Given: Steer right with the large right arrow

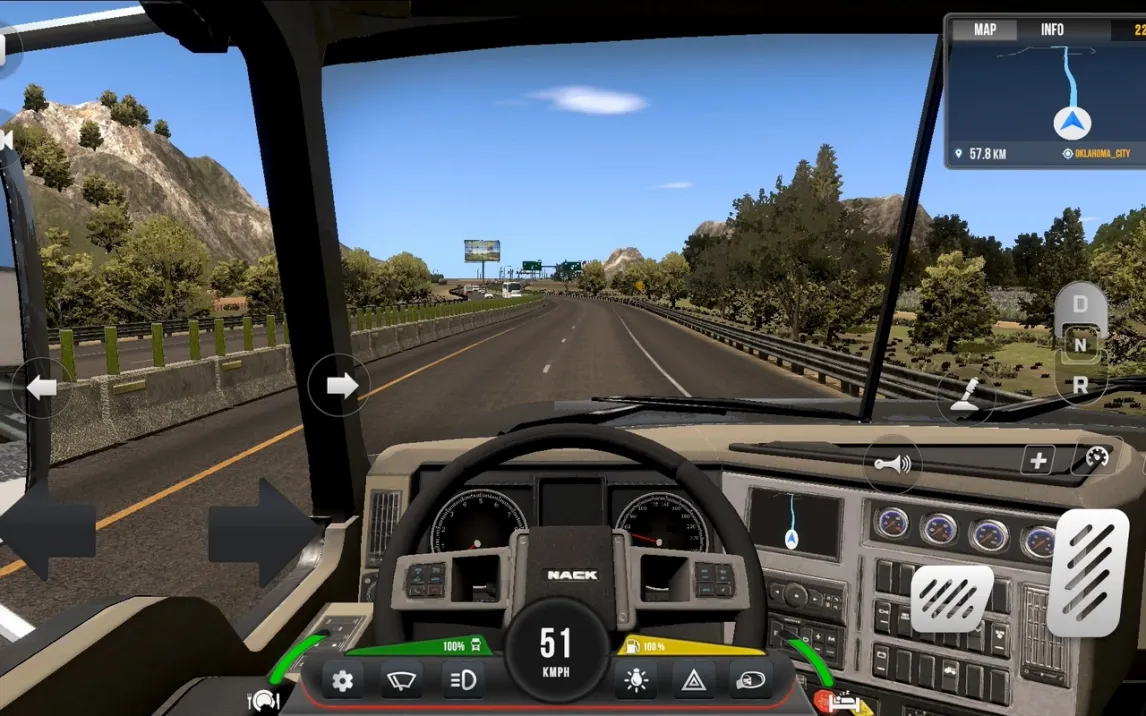Looking at the screenshot, I should [262, 530].
